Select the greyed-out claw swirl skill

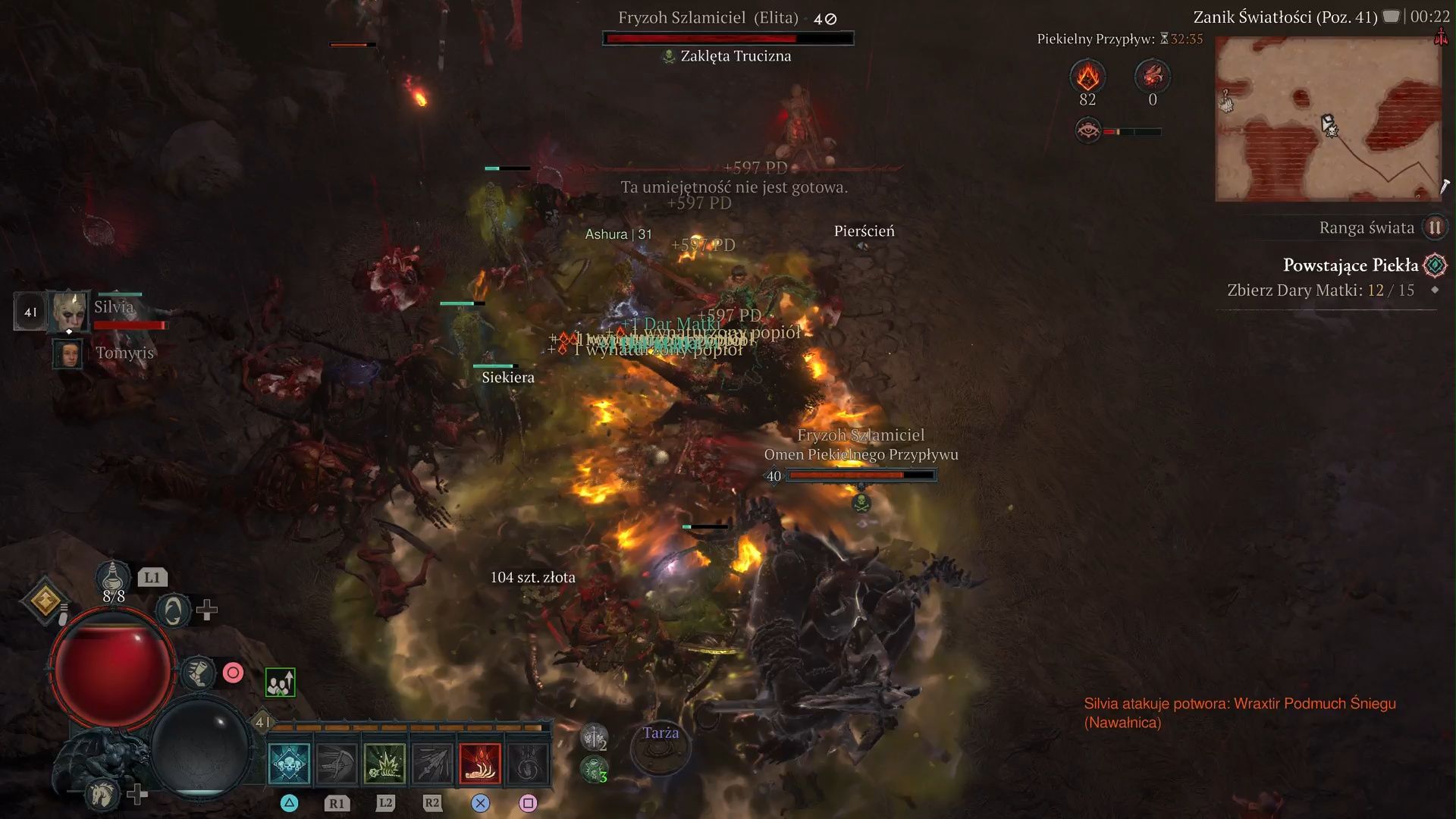(528, 763)
